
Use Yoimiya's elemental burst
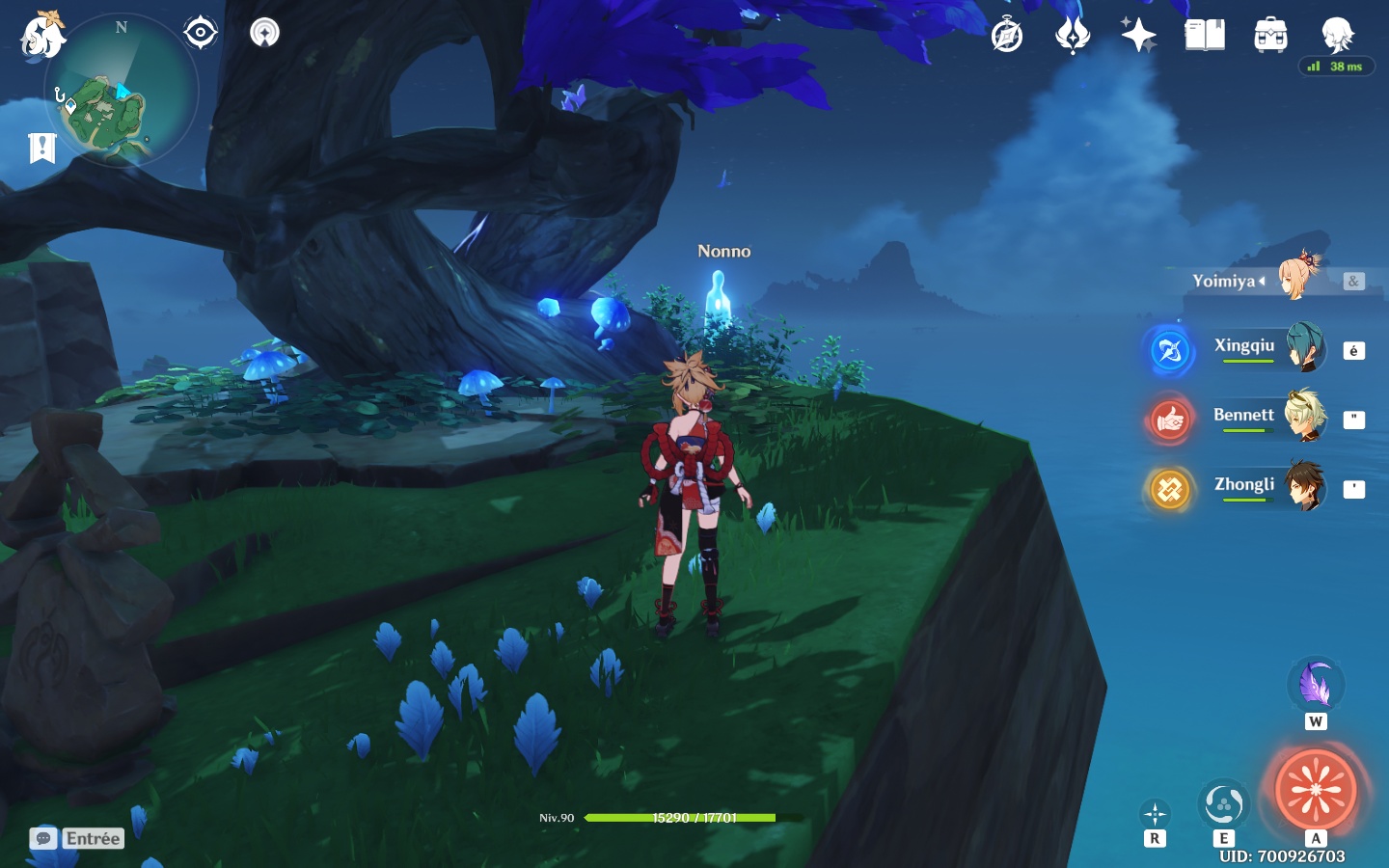pos(1316,789)
